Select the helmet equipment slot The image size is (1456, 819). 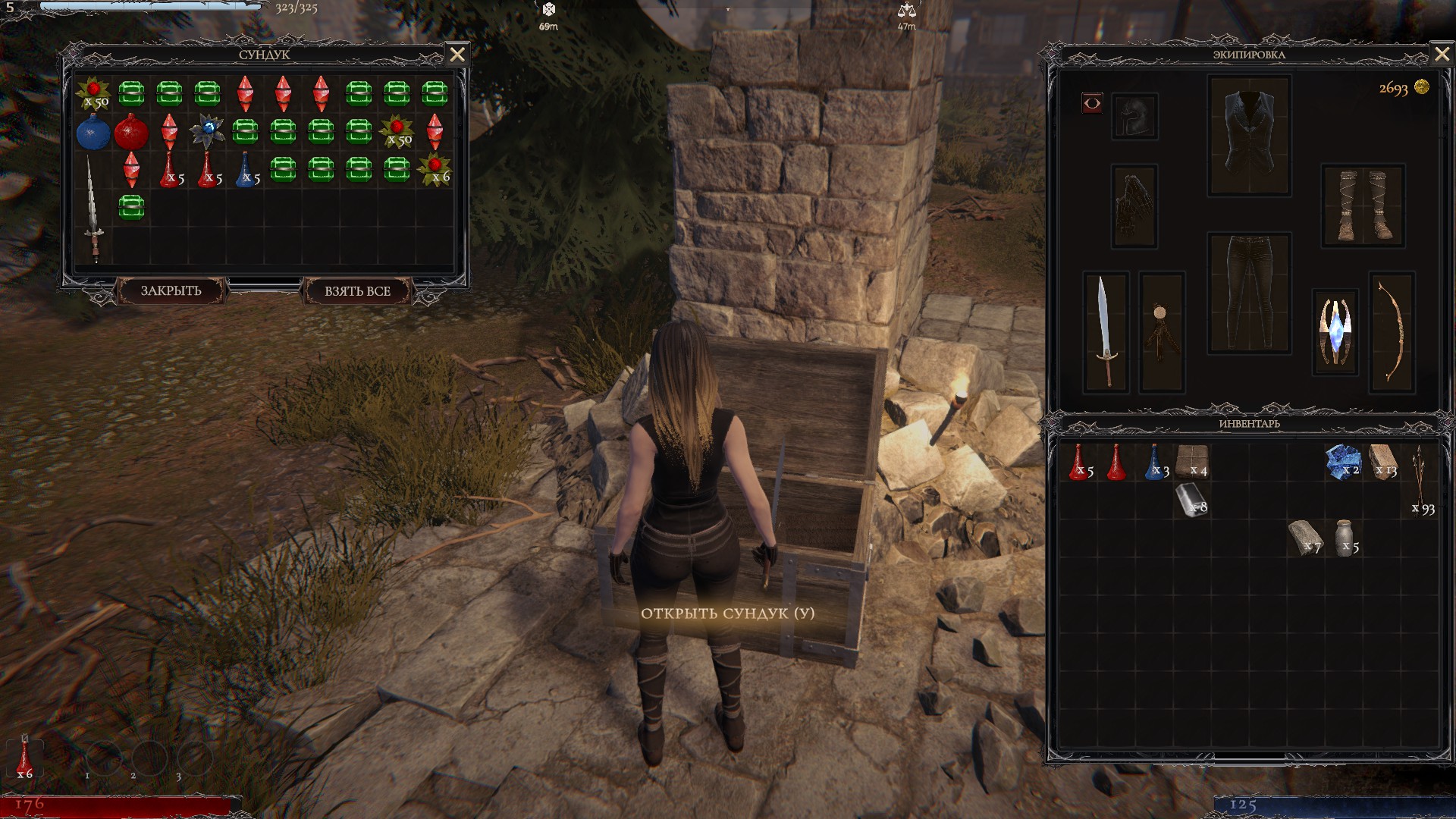point(1134,116)
